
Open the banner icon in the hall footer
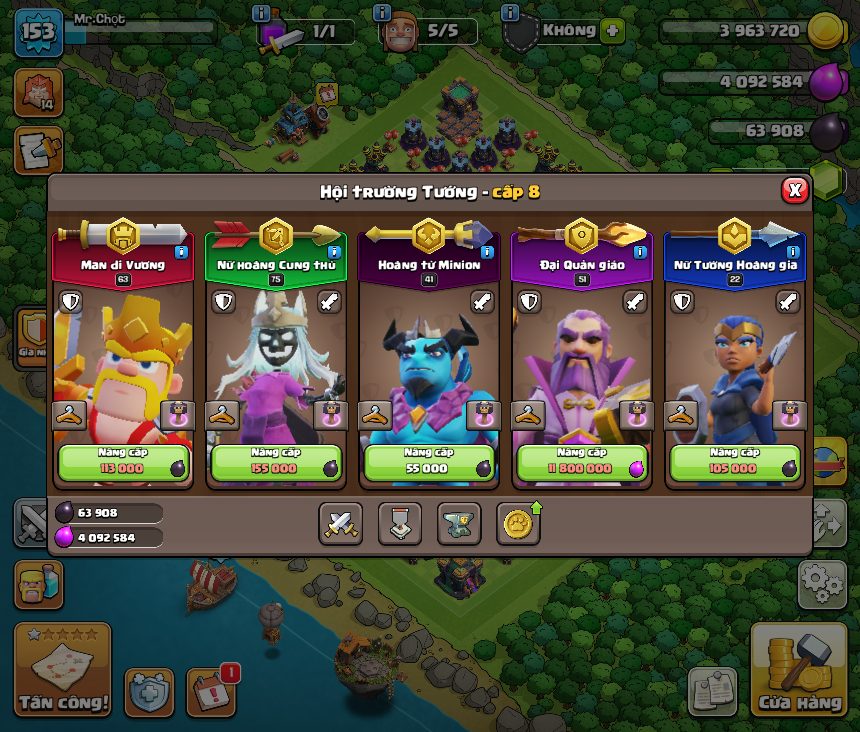[x=399, y=523]
